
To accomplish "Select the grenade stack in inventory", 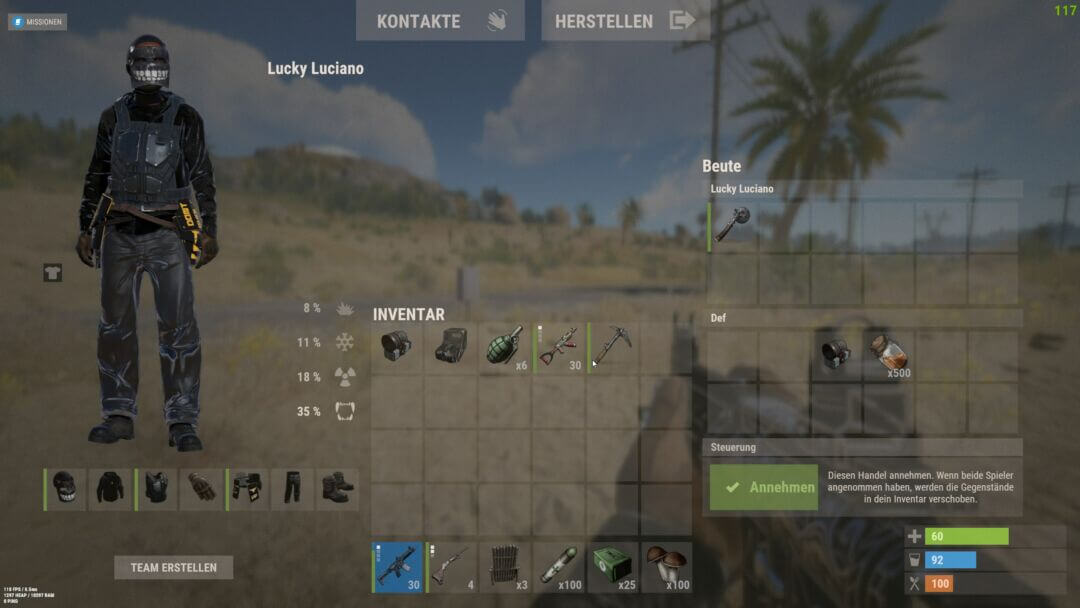I will 505,347.
